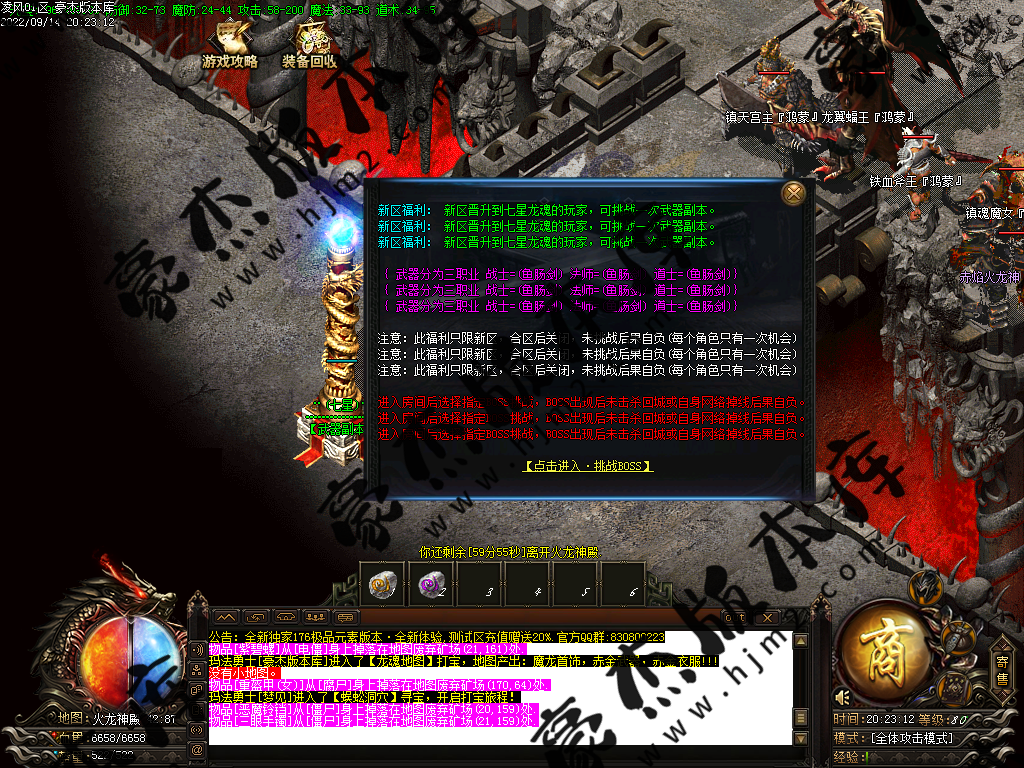Select the purple spiral stone in hotbar slot 2

(433, 586)
